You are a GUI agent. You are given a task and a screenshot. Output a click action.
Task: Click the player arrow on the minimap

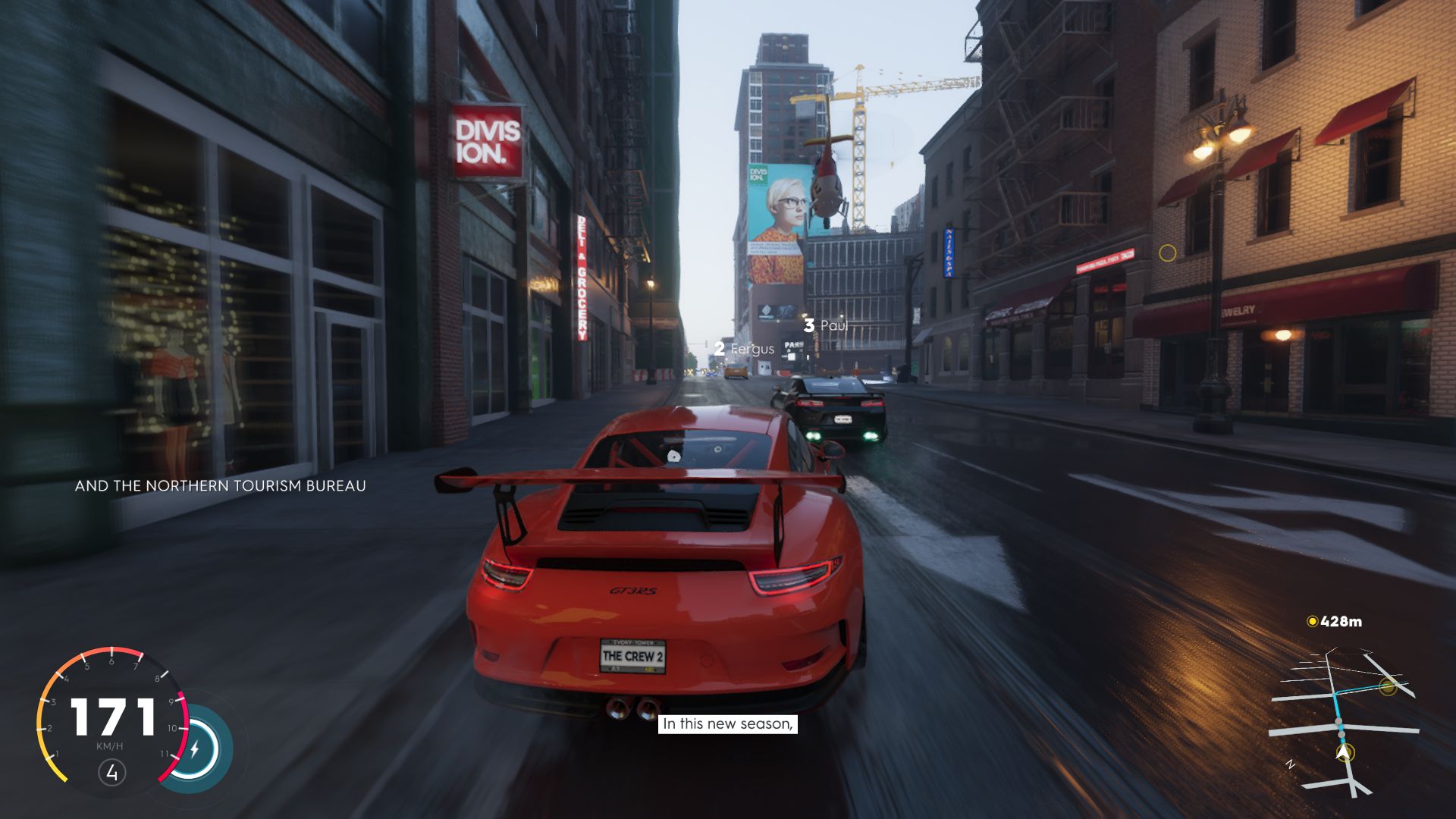(x=1345, y=753)
